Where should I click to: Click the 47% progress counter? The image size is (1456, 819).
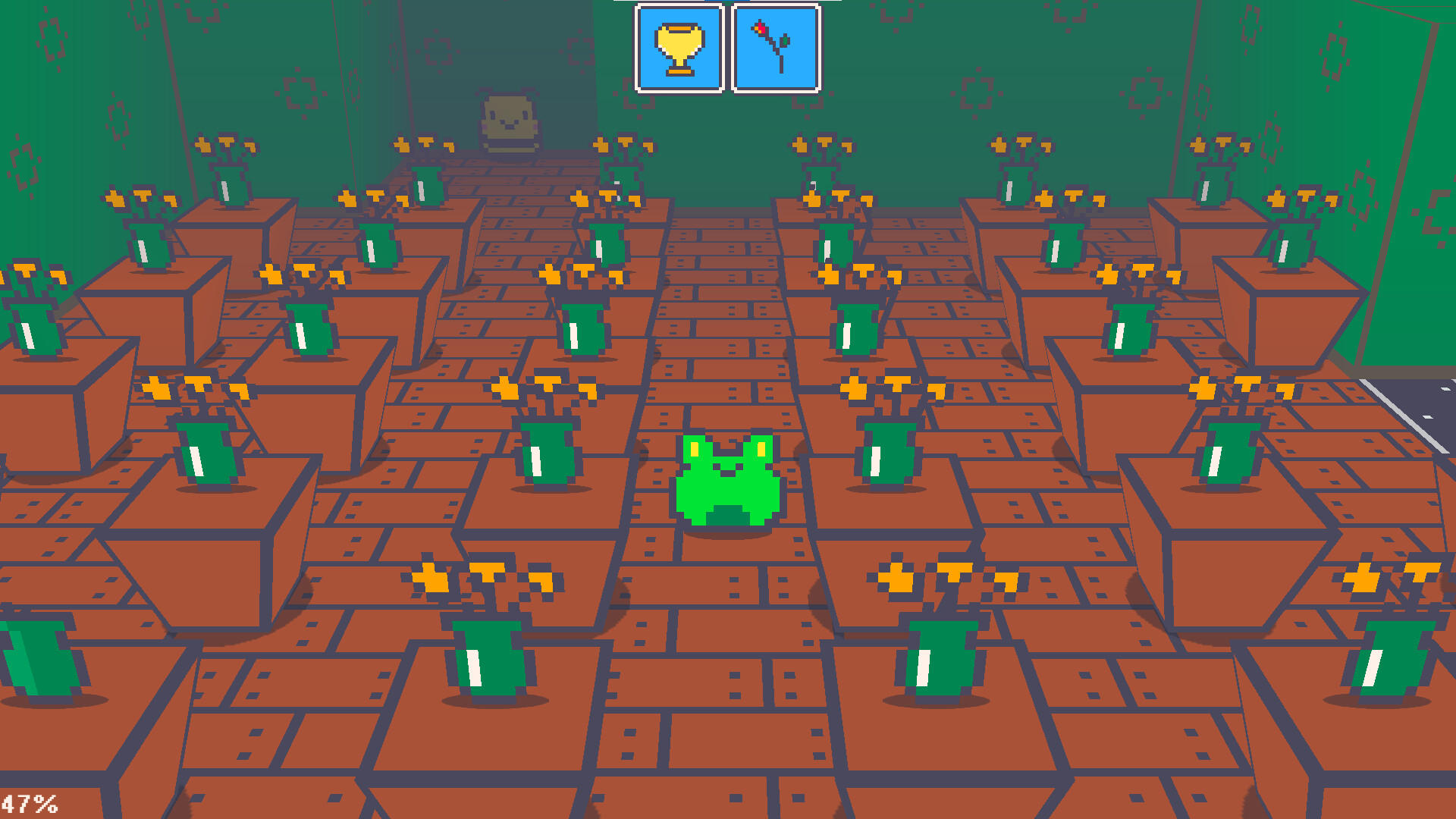[x=30, y=802]
